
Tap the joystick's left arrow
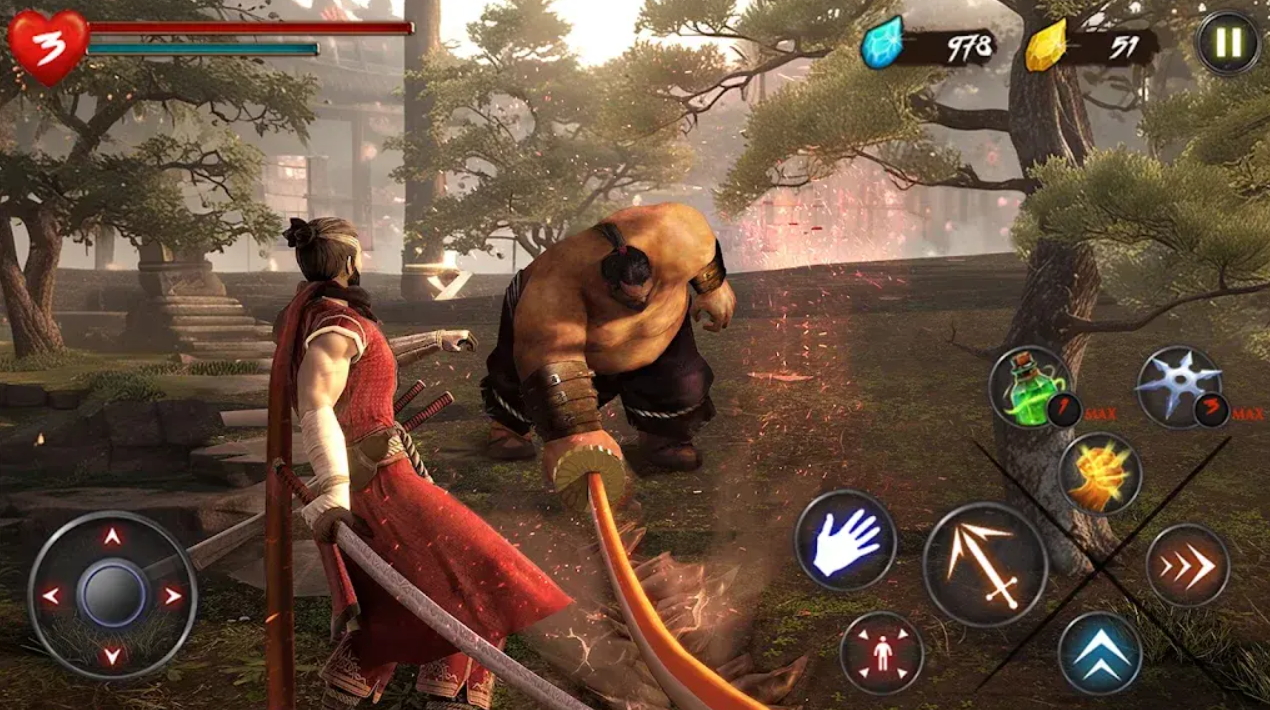tap(51, 596)
